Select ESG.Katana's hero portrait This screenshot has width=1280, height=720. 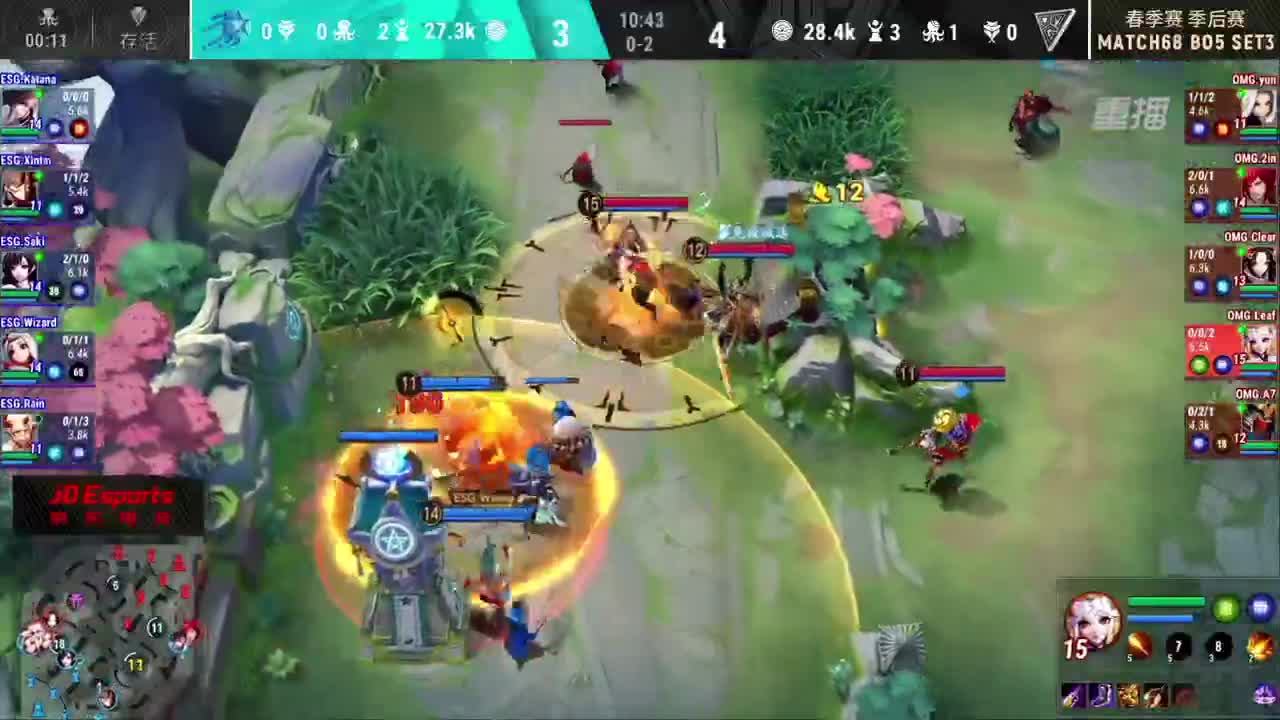(x=22, y=106)
